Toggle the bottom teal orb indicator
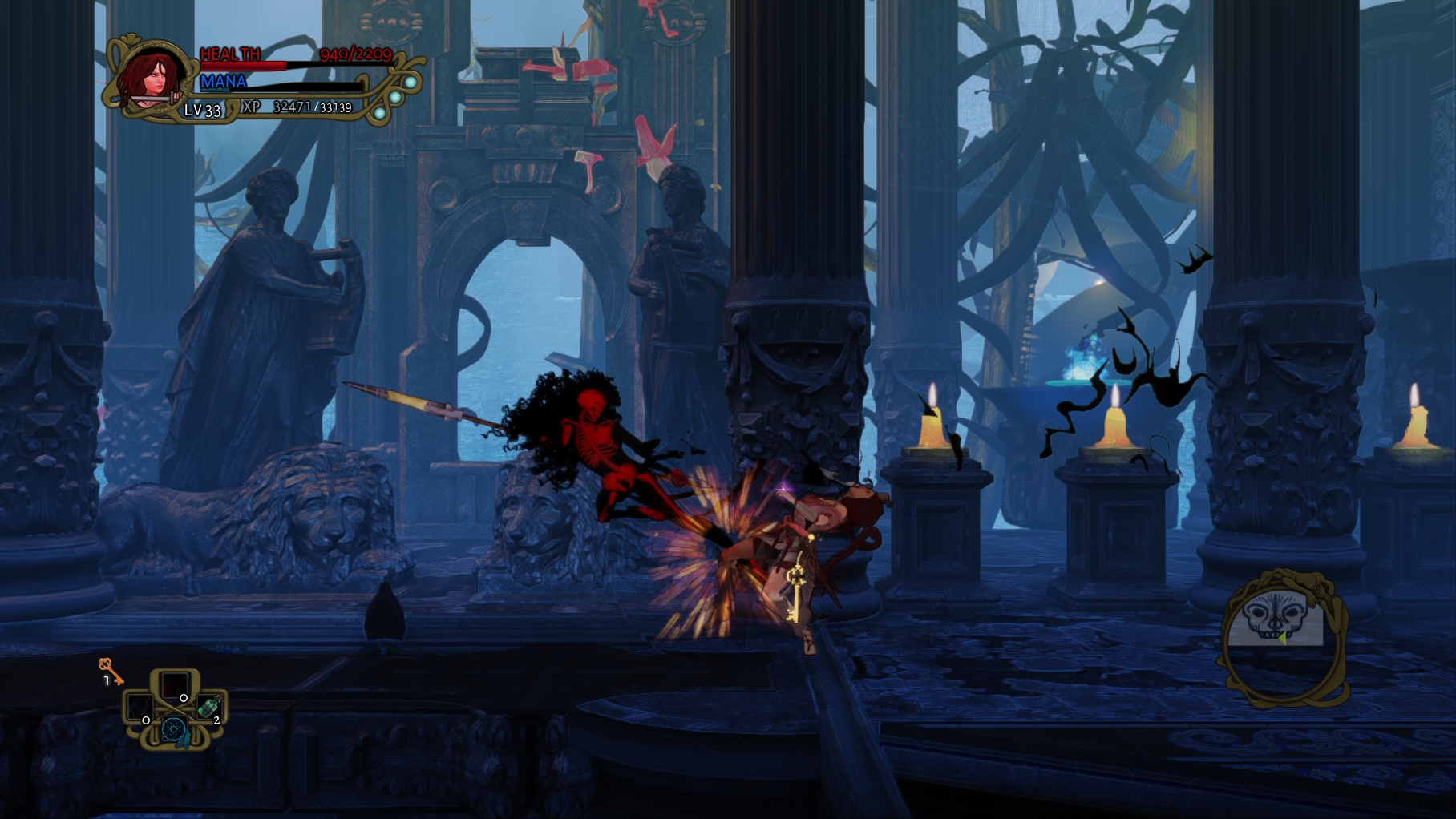 pyautogui.click(x=382, y=113)
